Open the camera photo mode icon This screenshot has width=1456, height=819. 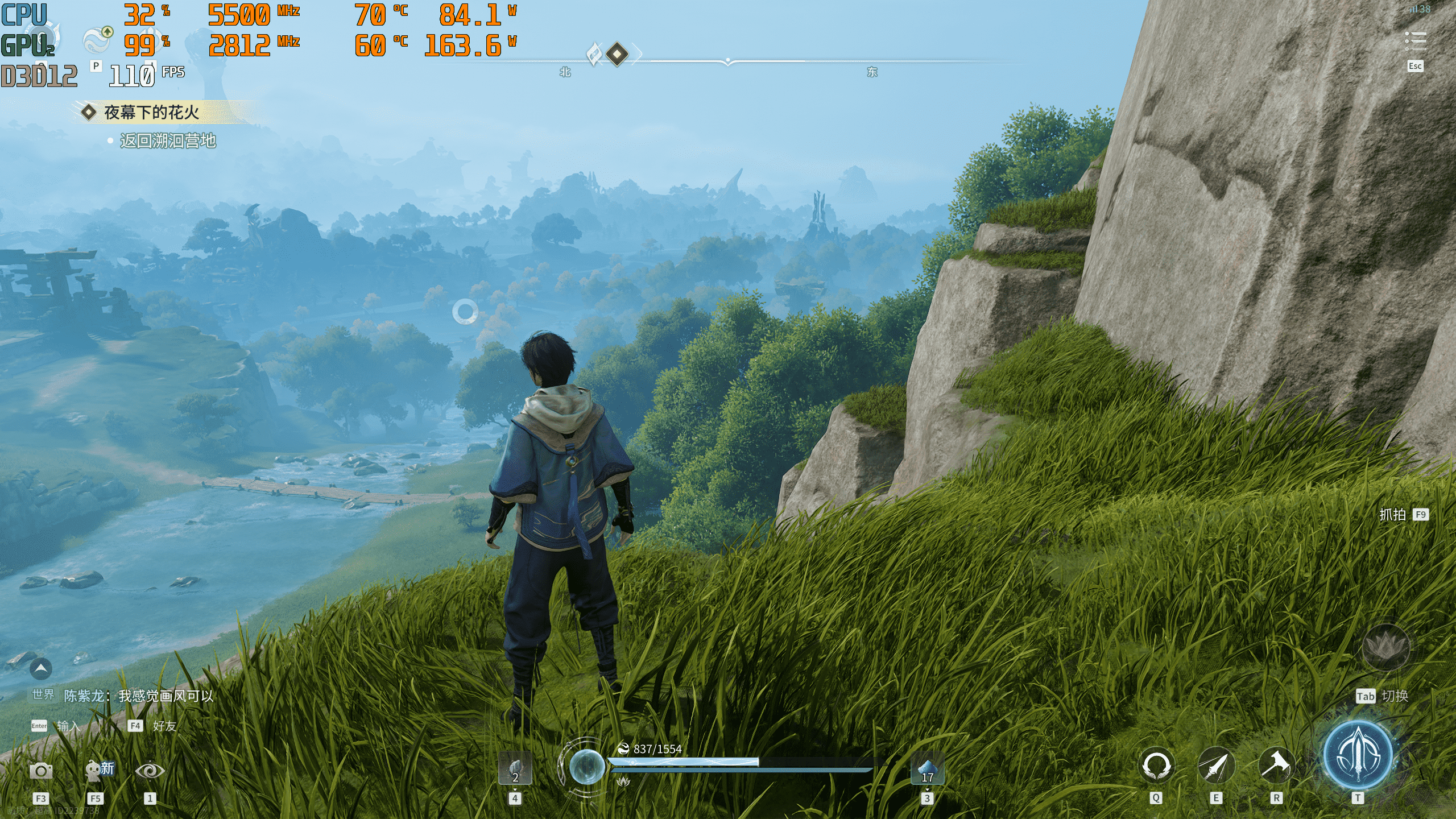41,771
